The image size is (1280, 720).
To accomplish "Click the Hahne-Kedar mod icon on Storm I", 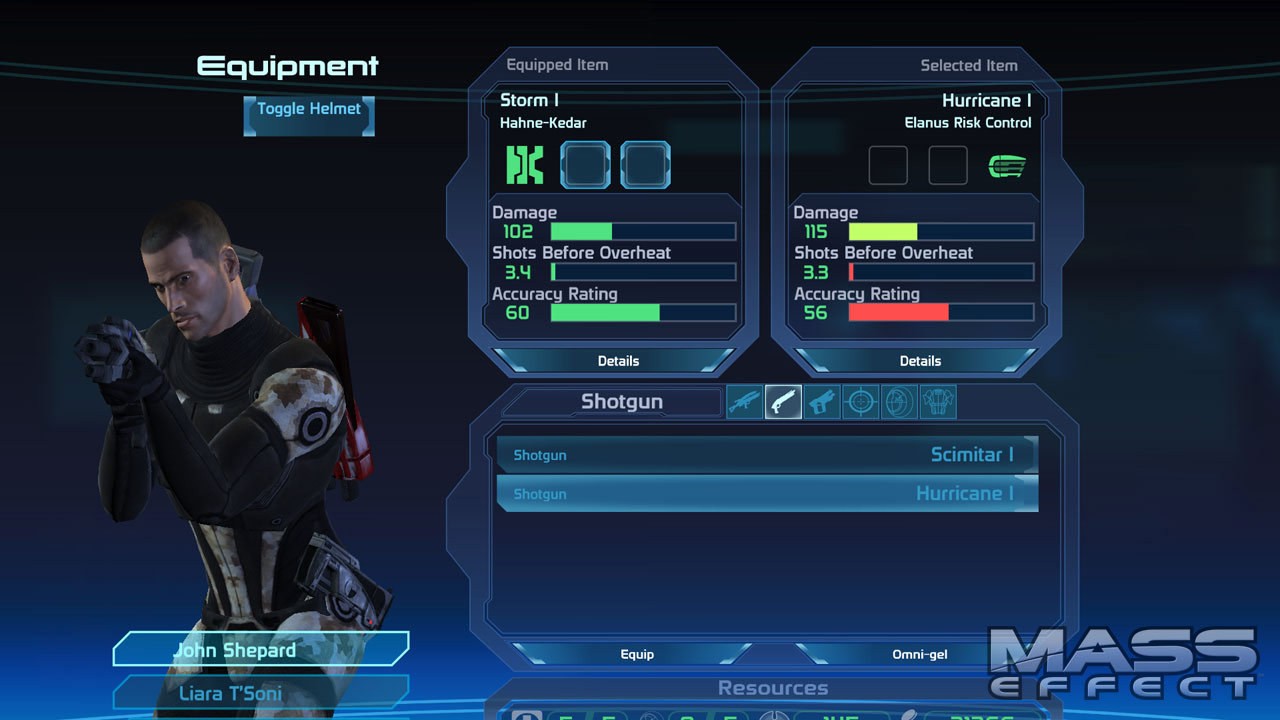I will point(524,164).
